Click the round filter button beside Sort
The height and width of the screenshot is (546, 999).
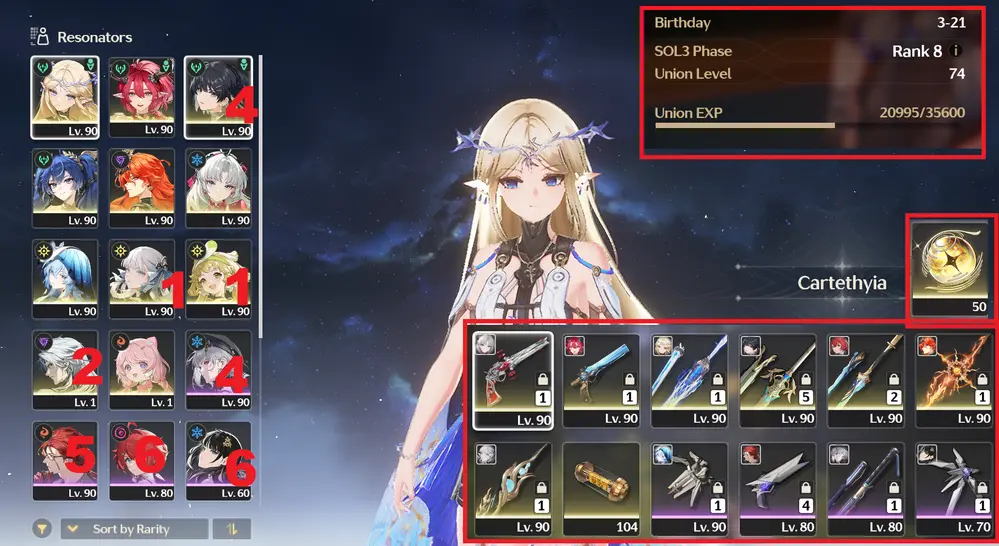click(x=42, y=529)
